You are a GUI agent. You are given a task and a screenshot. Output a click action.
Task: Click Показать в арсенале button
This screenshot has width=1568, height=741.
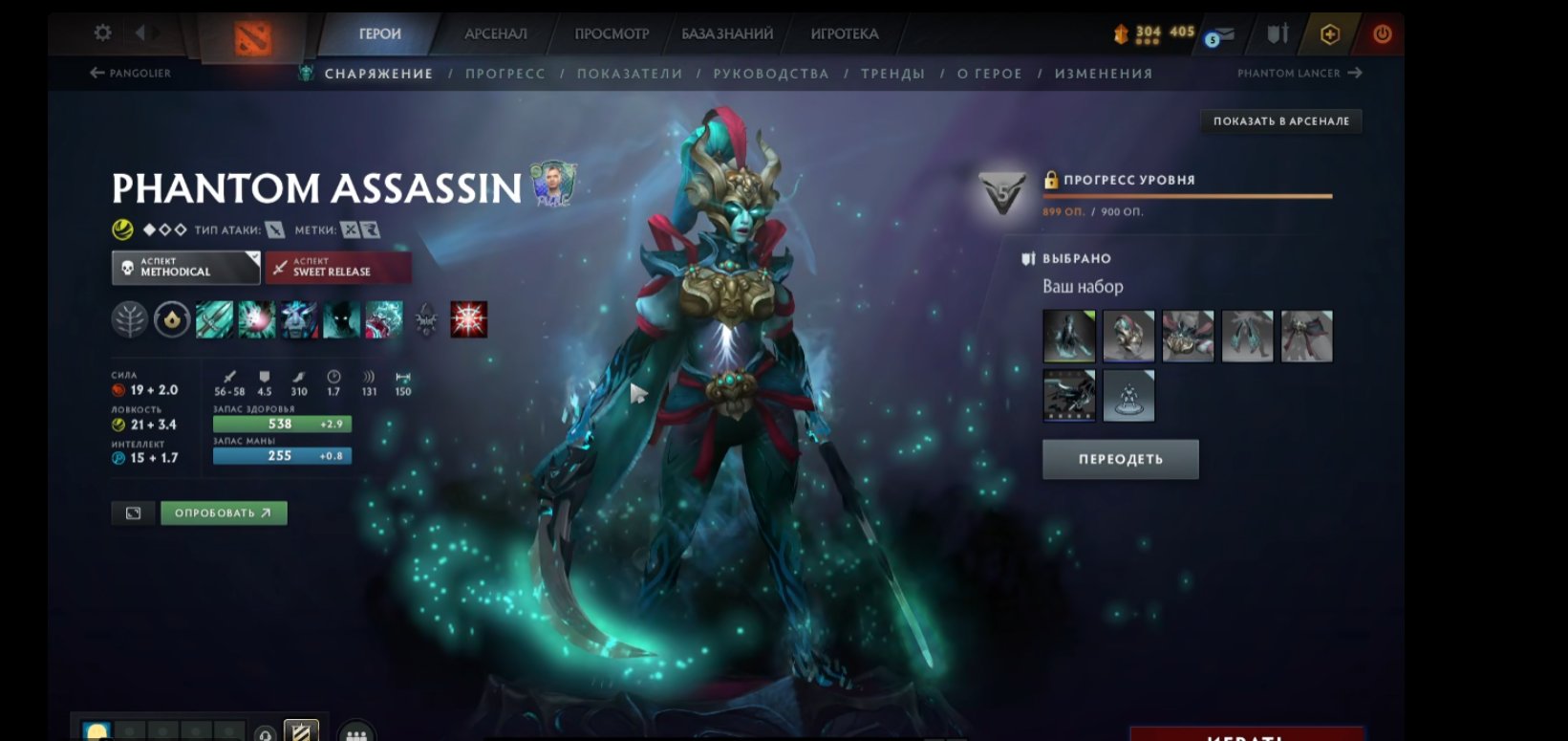tap(1280, 121)
